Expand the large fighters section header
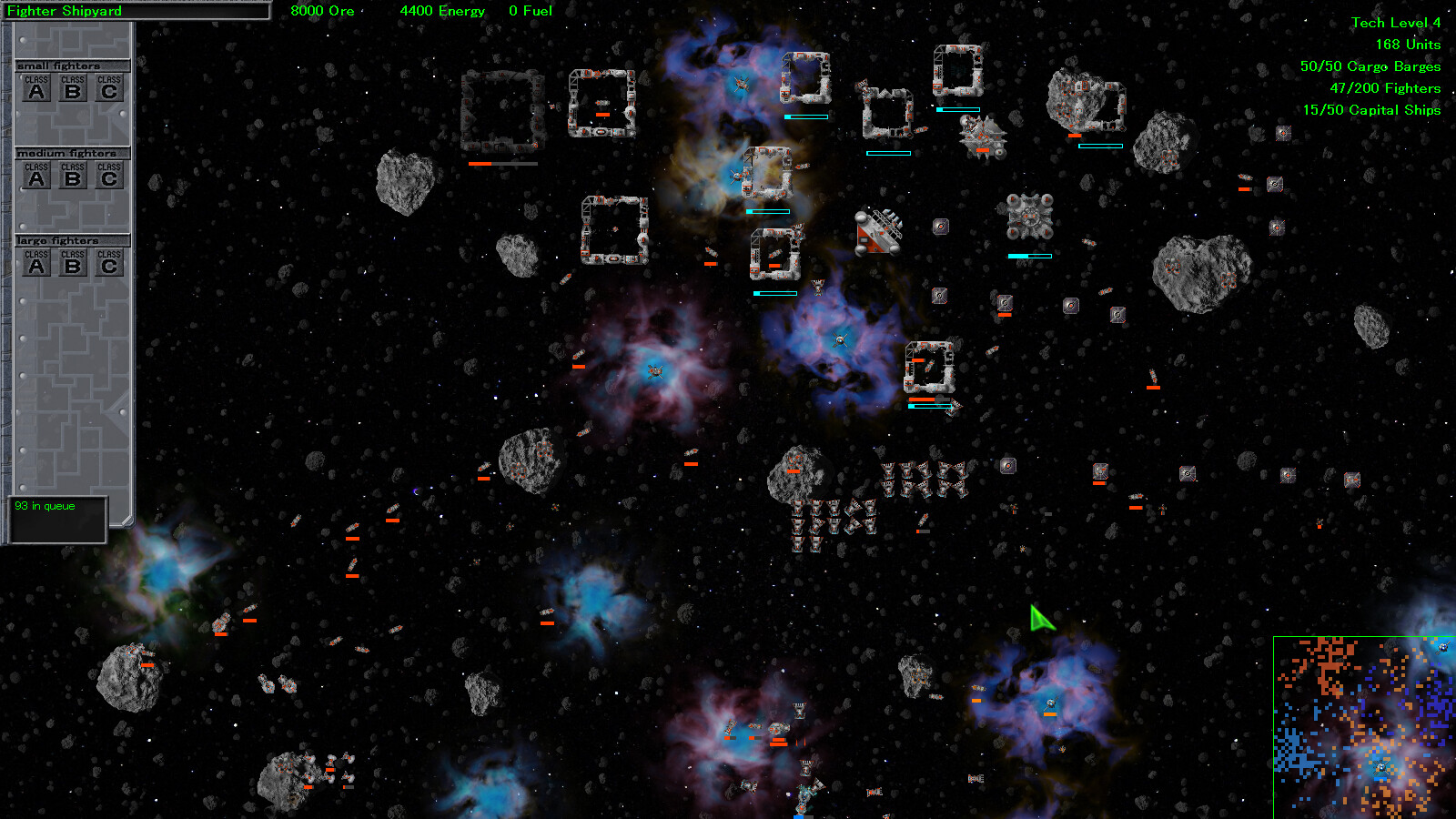The width and height of the screenshot is (1456, 819). (x=73, y=240)
